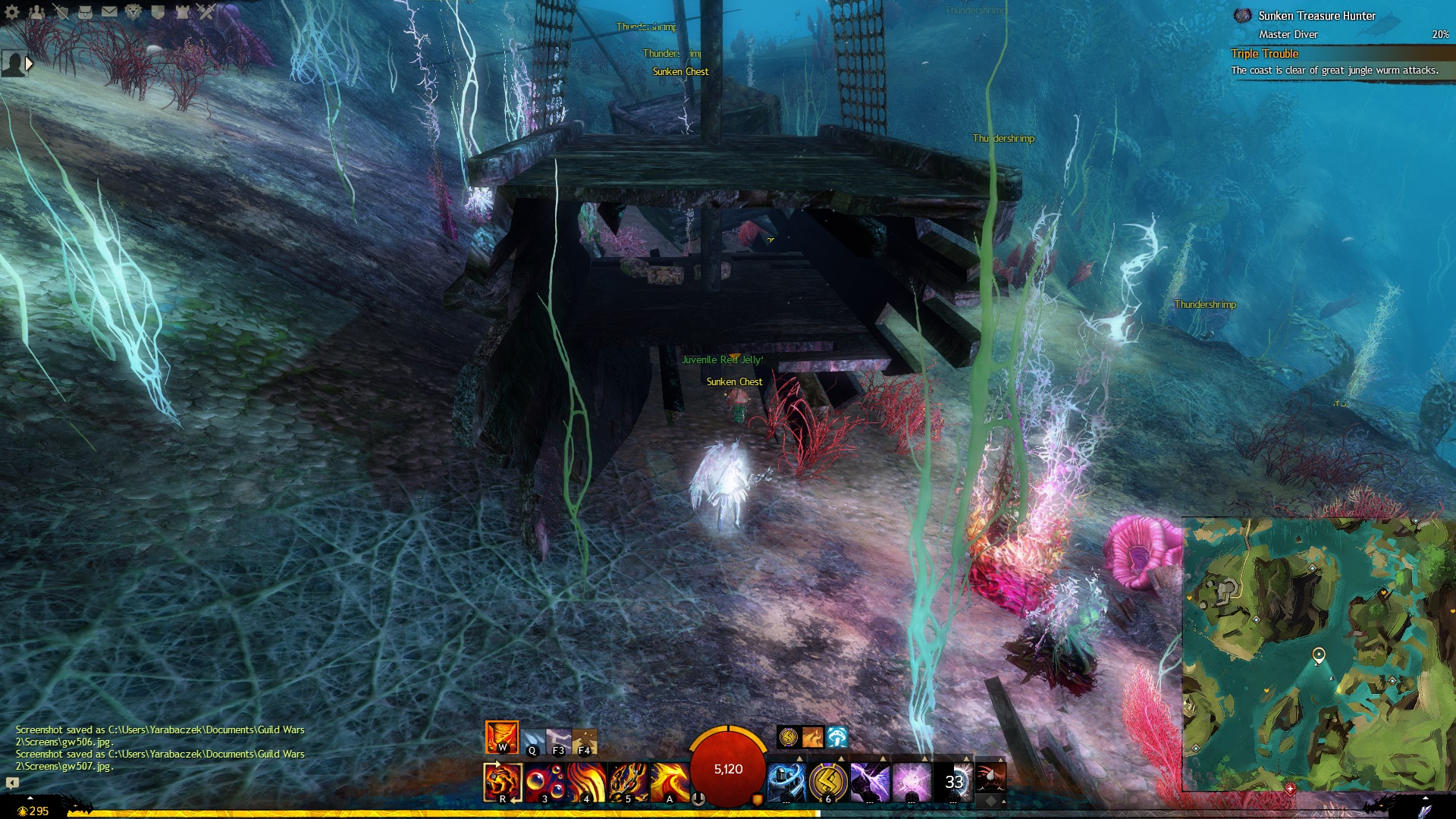Open the inventory bag icon
Screen dimensions: 1456x819
point(86,12)
